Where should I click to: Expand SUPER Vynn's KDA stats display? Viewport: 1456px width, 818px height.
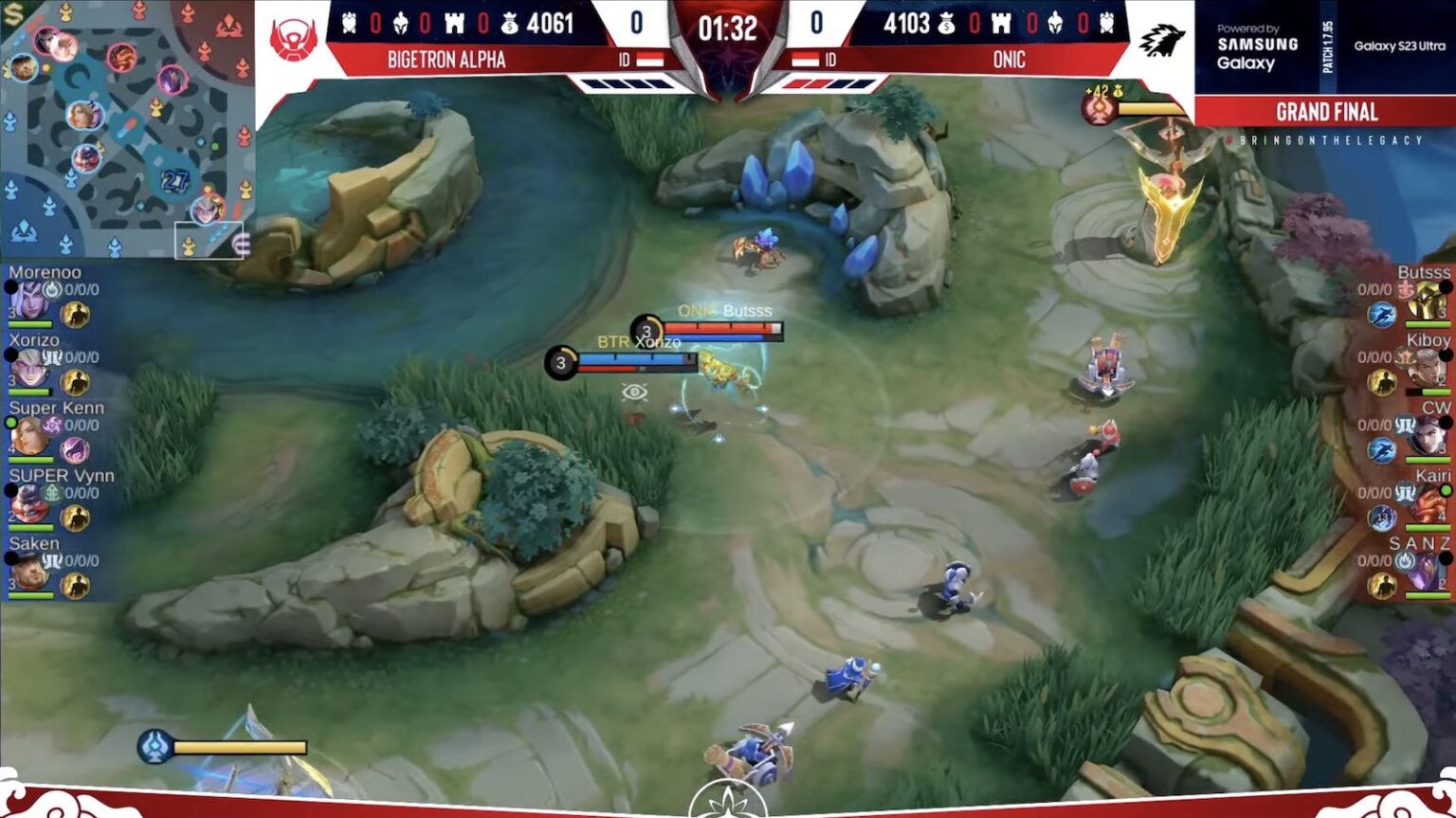point(80,493)
